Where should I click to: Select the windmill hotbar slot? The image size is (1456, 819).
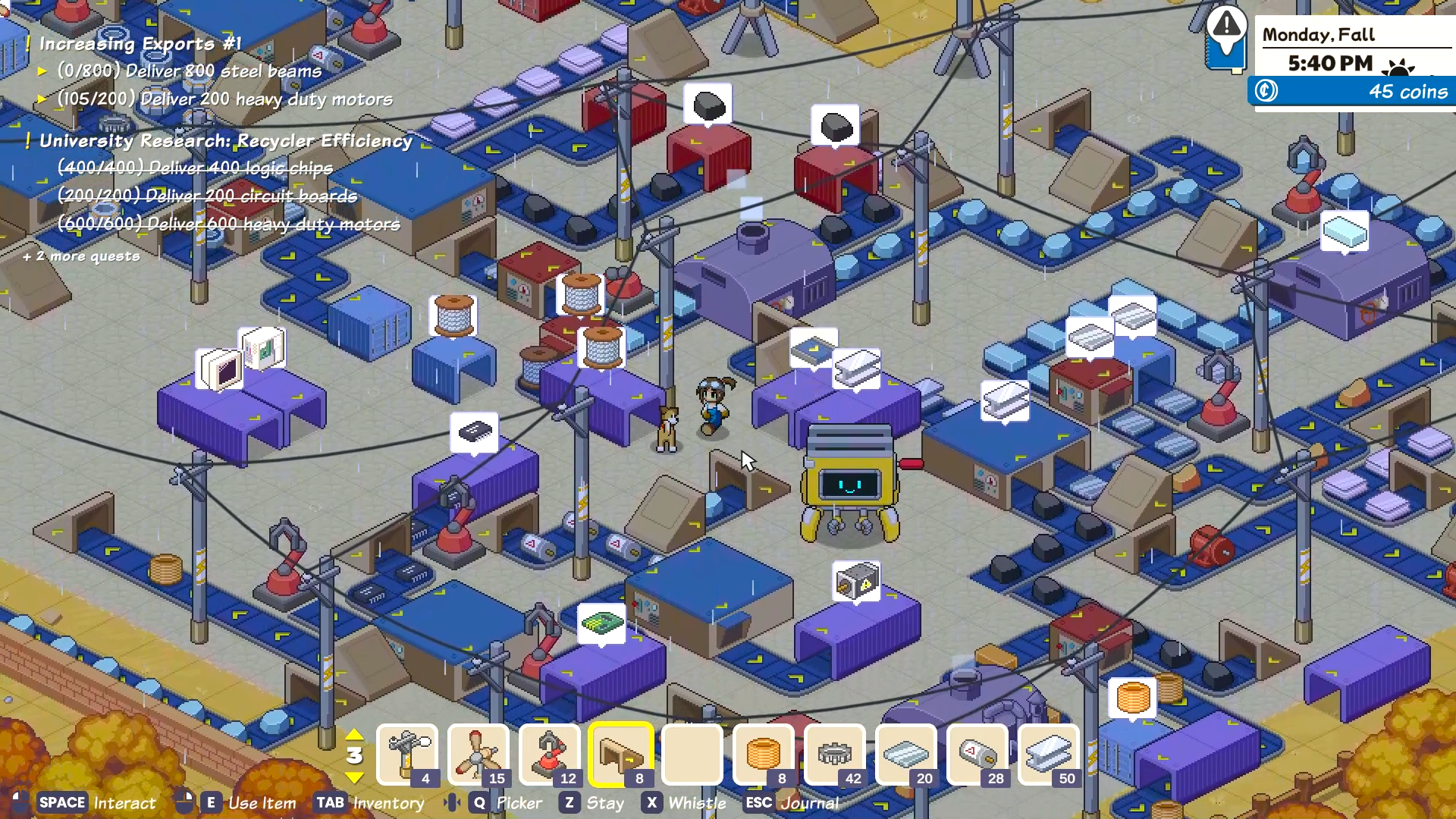coord(479,755)
